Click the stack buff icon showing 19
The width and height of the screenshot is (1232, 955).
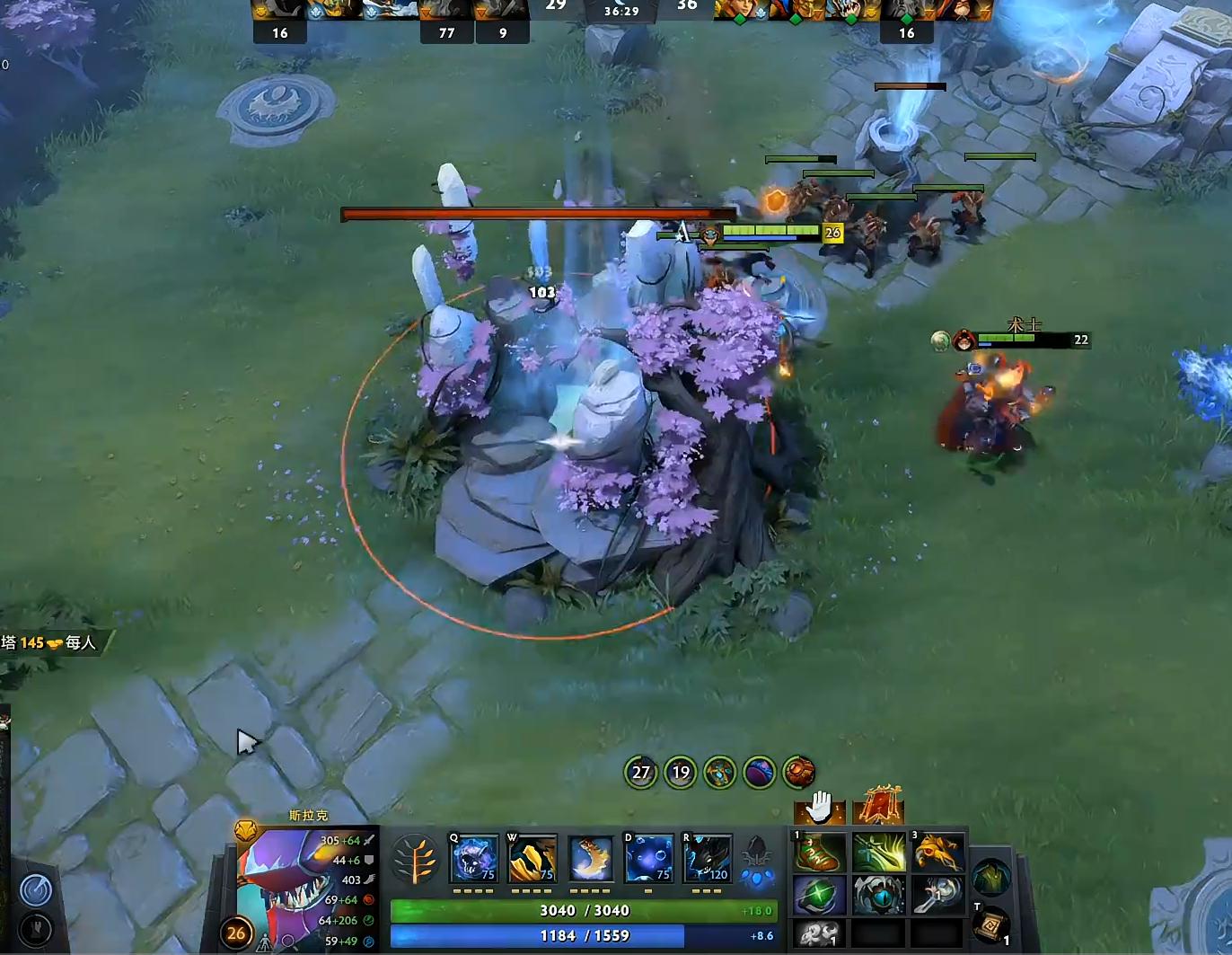(680, 773)
